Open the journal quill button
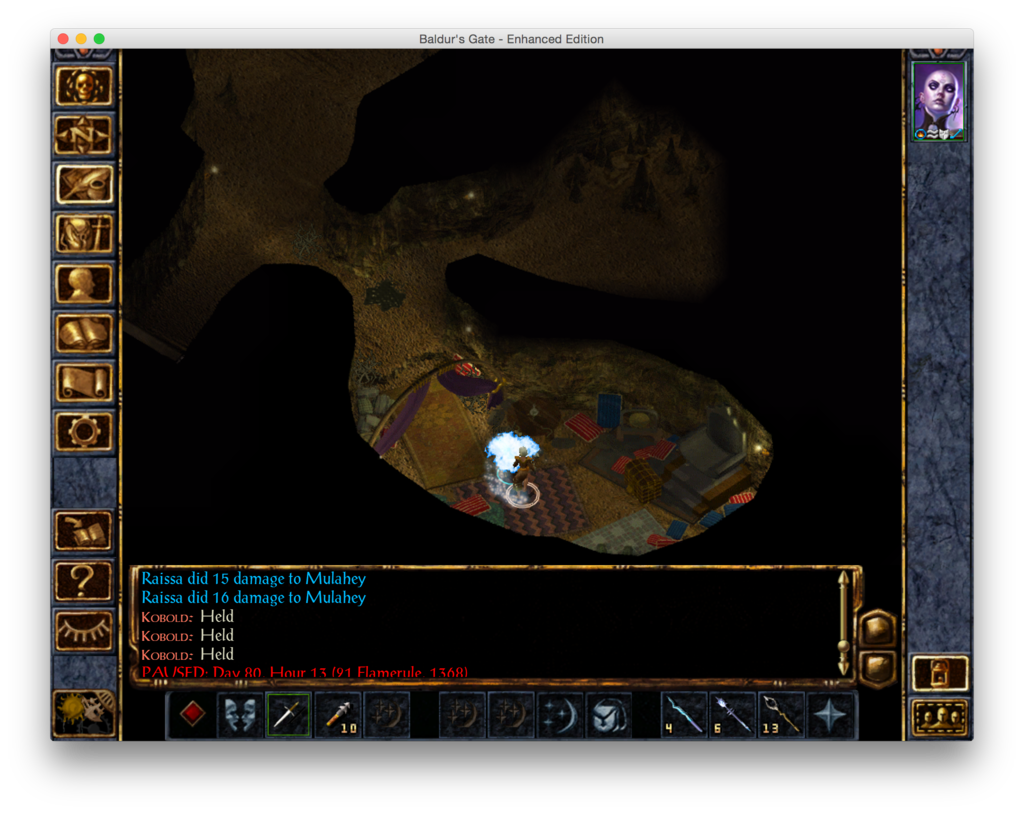 [x=84, y=184]
